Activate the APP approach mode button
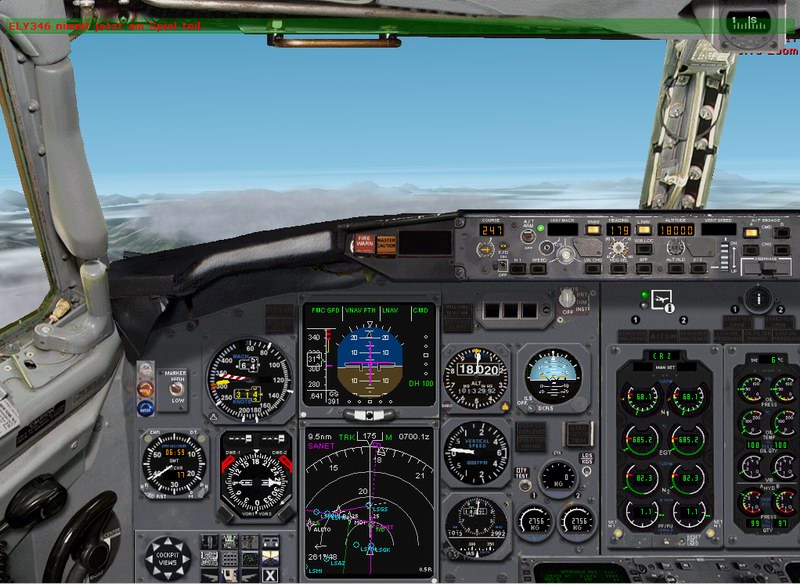The image size is (800, 584). [x=645, y=267]
